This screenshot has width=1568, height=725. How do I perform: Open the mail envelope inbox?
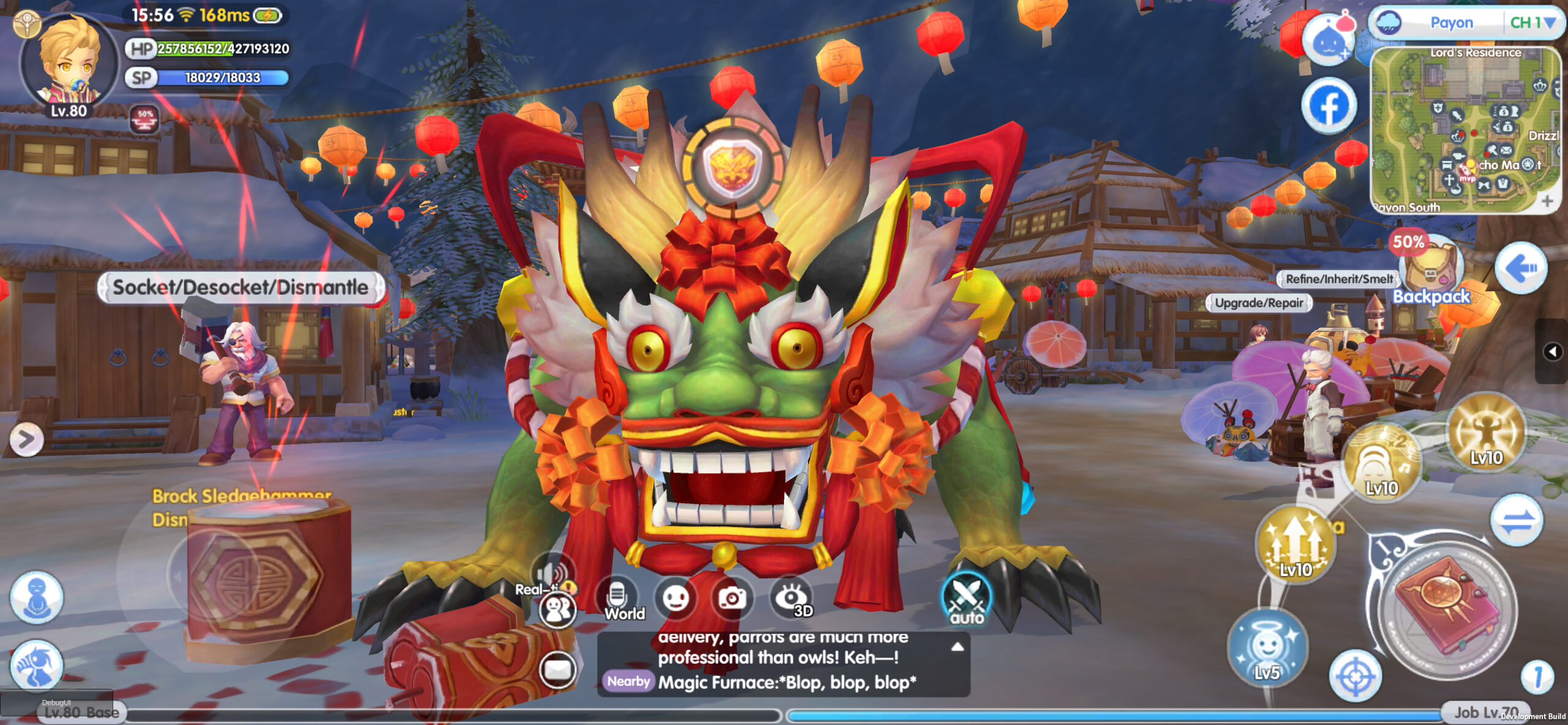click(x=557, y=669)
